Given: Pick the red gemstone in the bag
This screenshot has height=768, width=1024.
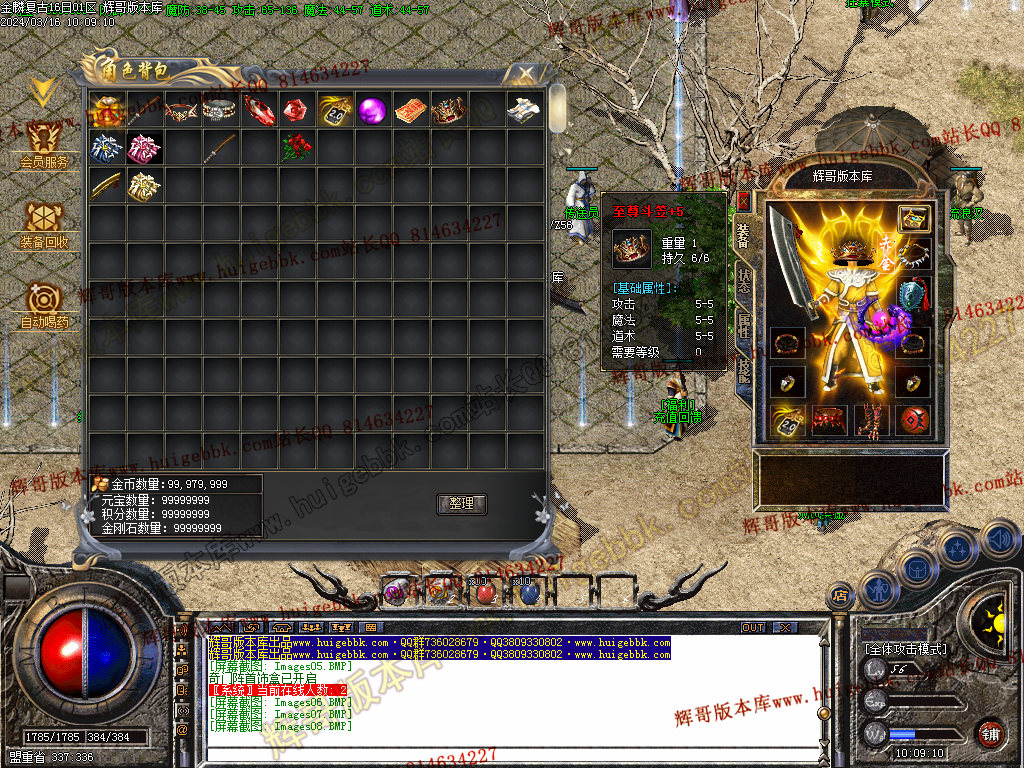Looking at the screenshot, I should [x=296, y=110].
